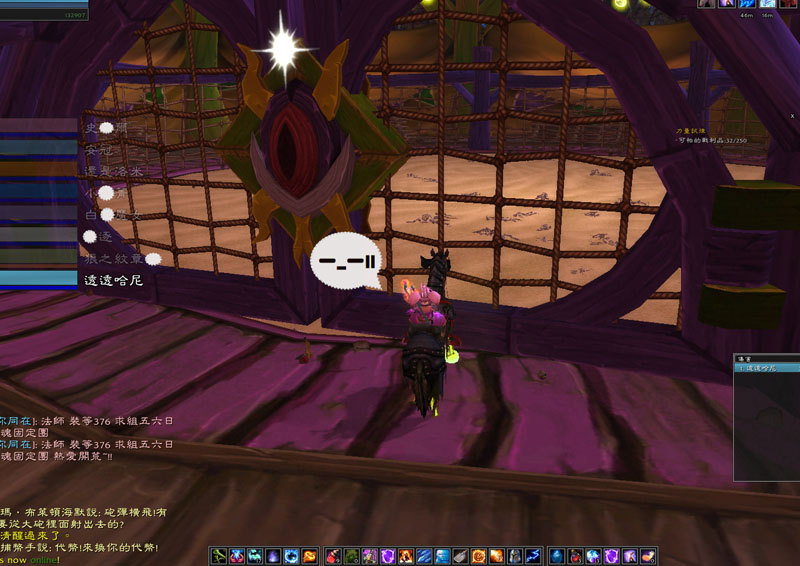Activate the green vine spell, first hotbar slot
The height and width of the screenshot is (566, 800).
pos(219,556)
